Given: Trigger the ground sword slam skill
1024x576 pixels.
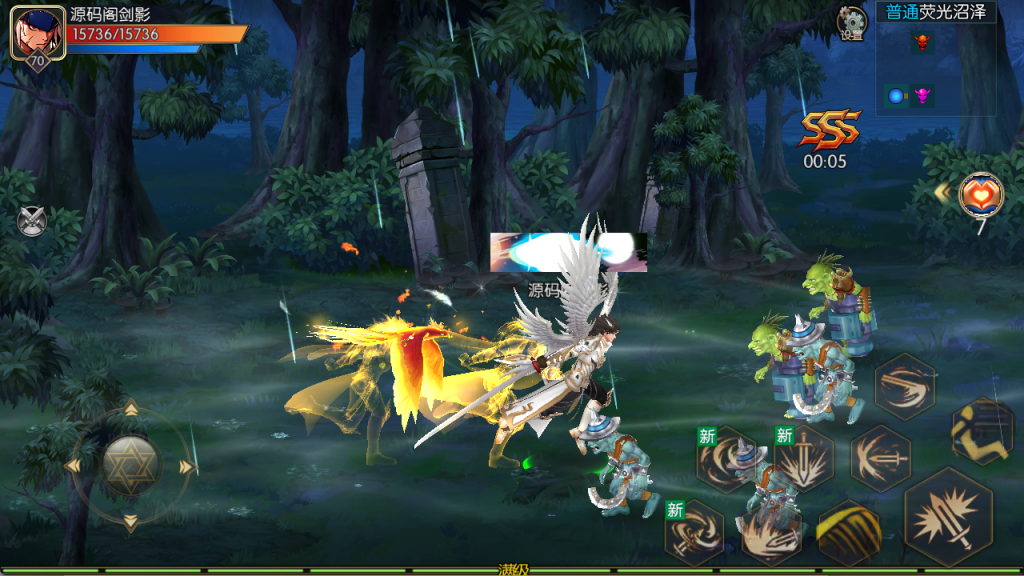Looking at the screenshot, I should coord(771,532).
